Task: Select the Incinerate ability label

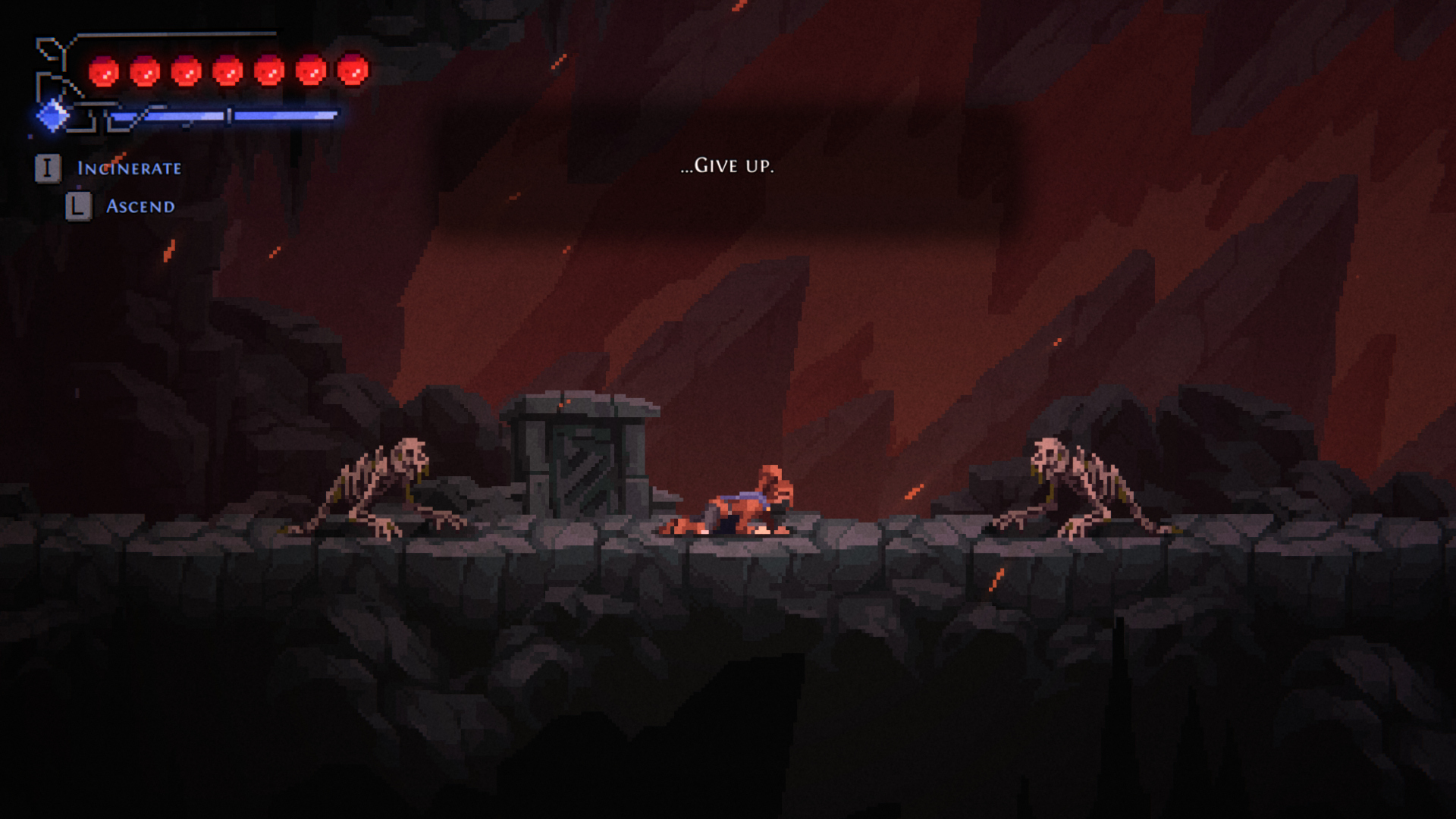Action: [x=129, y=168]
